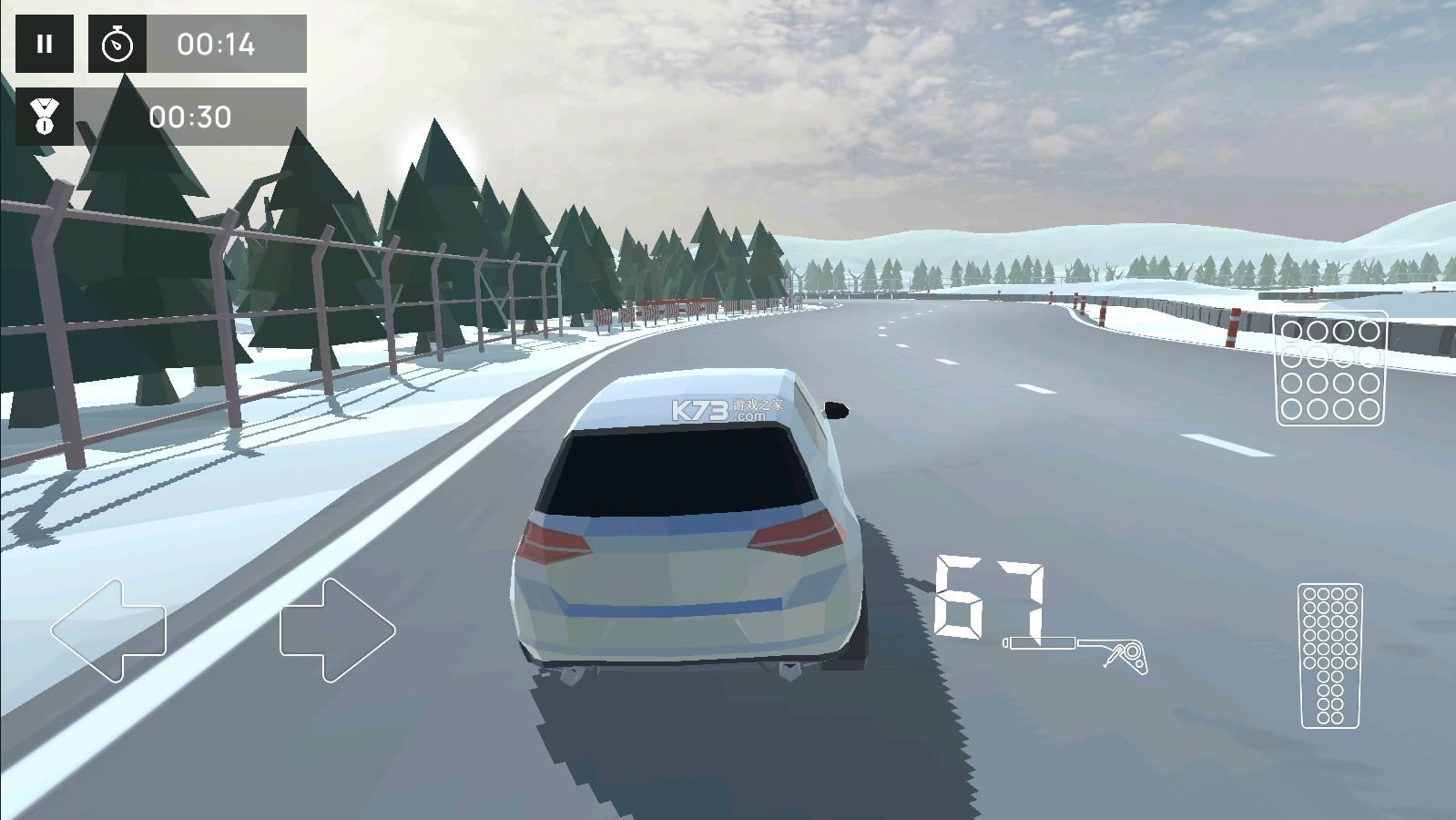Steer right with the right arrow
1456x820 pixels.
[337, 630]
